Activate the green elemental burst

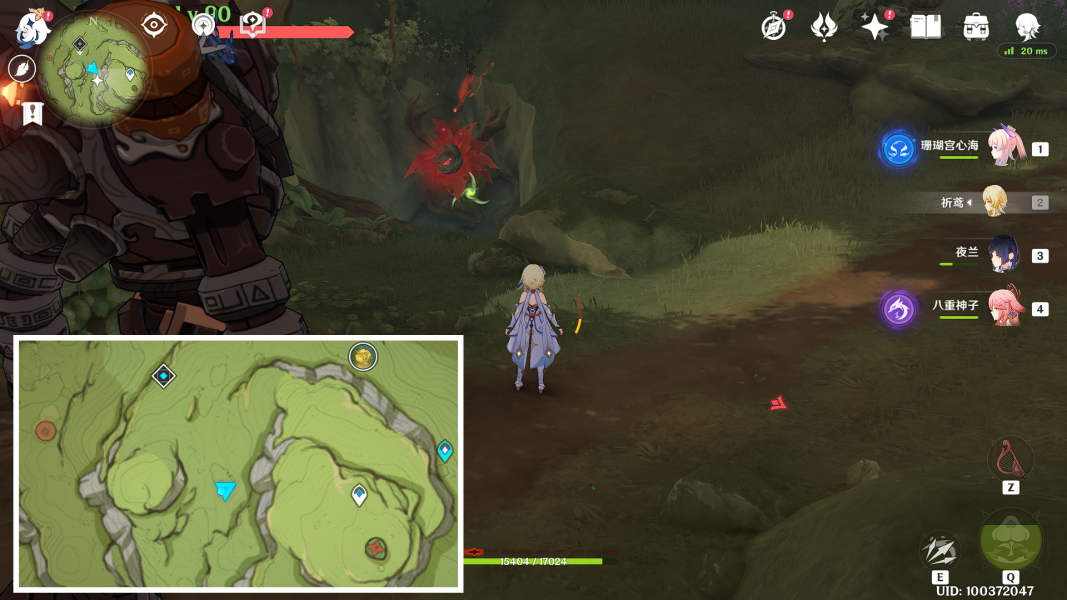point(1010,540)
